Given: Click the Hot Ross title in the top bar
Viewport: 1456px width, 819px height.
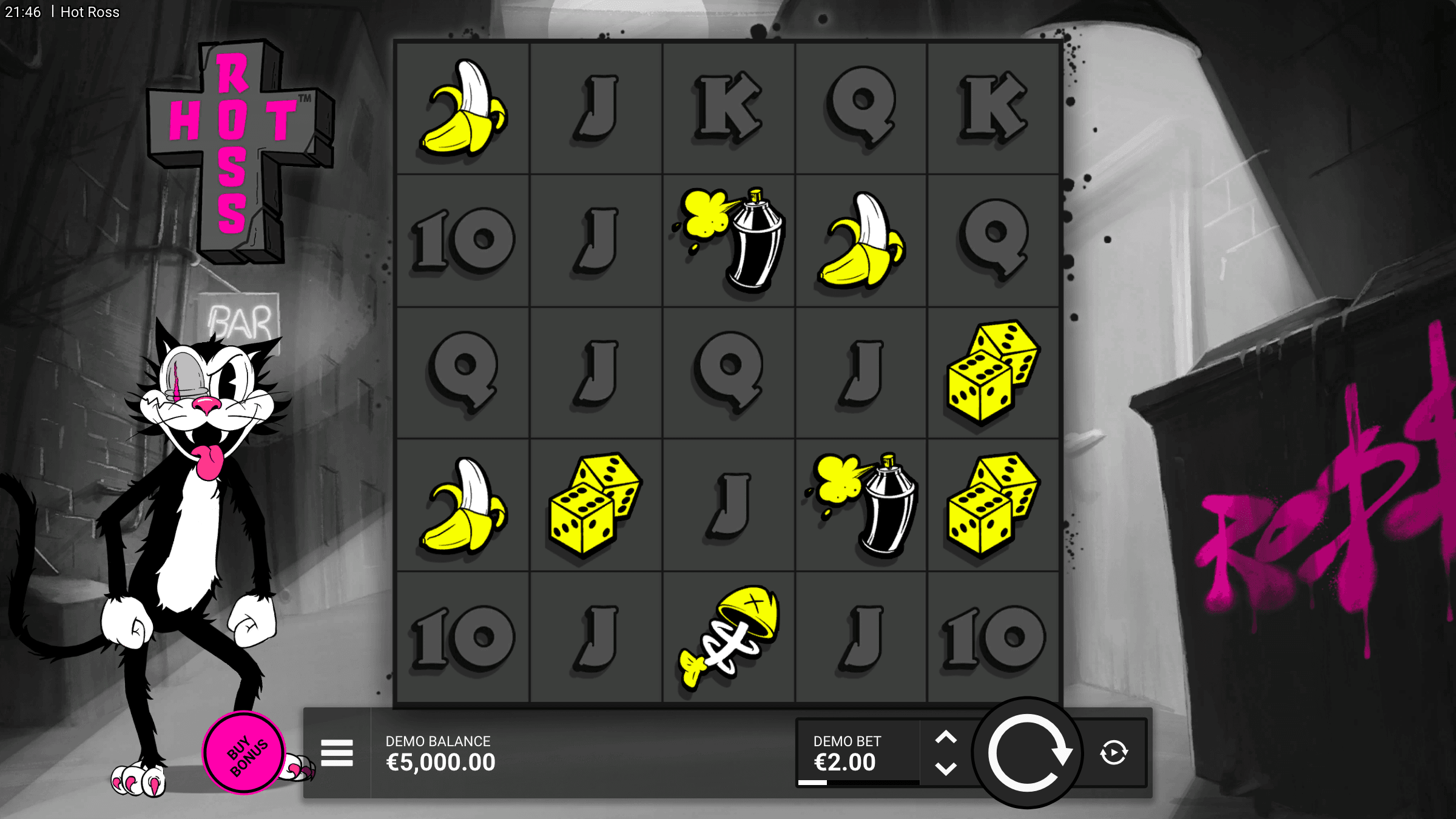Looking at the screenshot, I should click(90, 12).
